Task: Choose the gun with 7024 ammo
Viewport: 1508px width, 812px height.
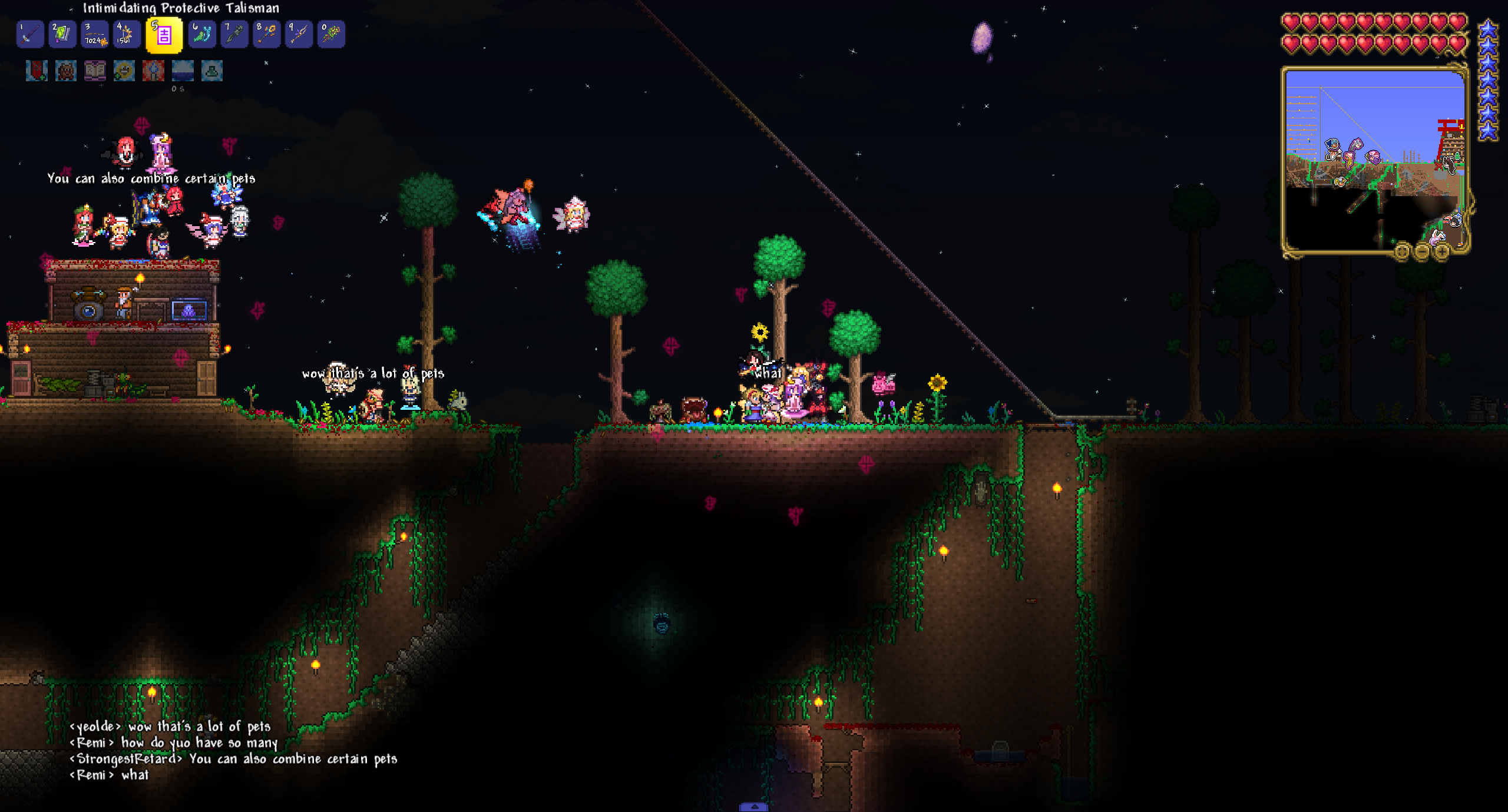Action: coord(94,34)
